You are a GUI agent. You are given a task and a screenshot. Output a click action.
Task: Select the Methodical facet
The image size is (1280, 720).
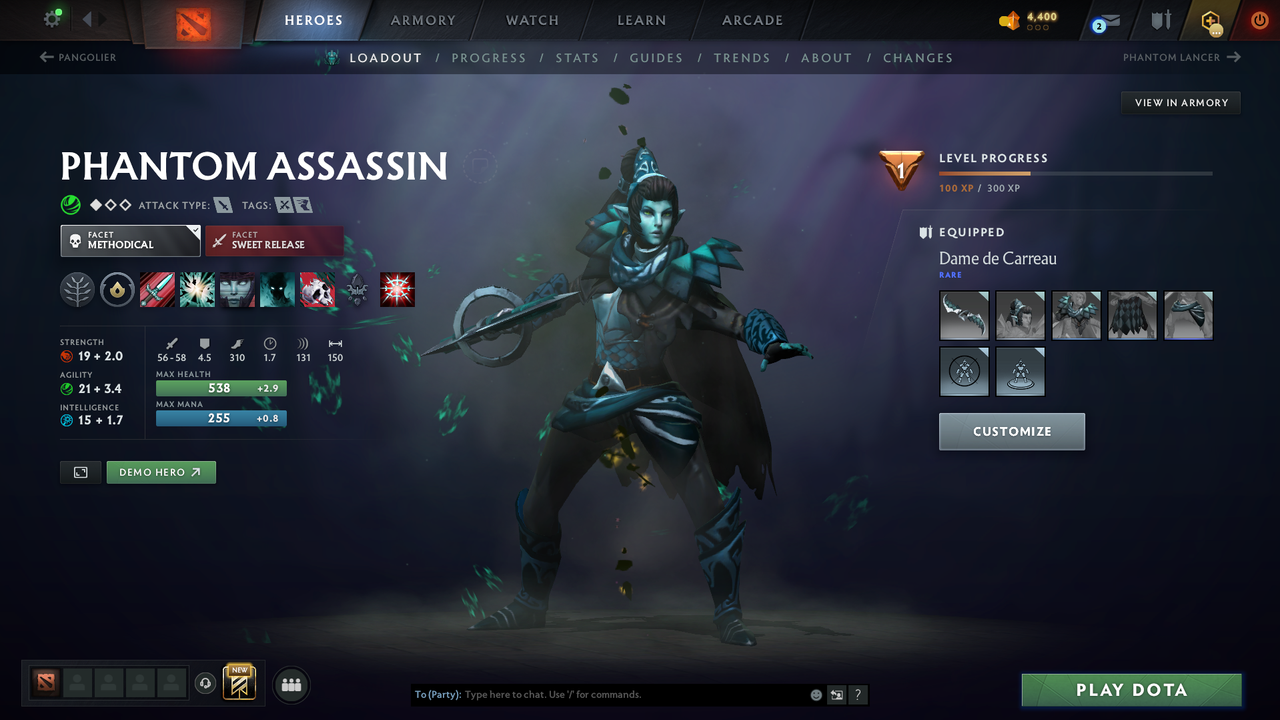click(130, 240)
